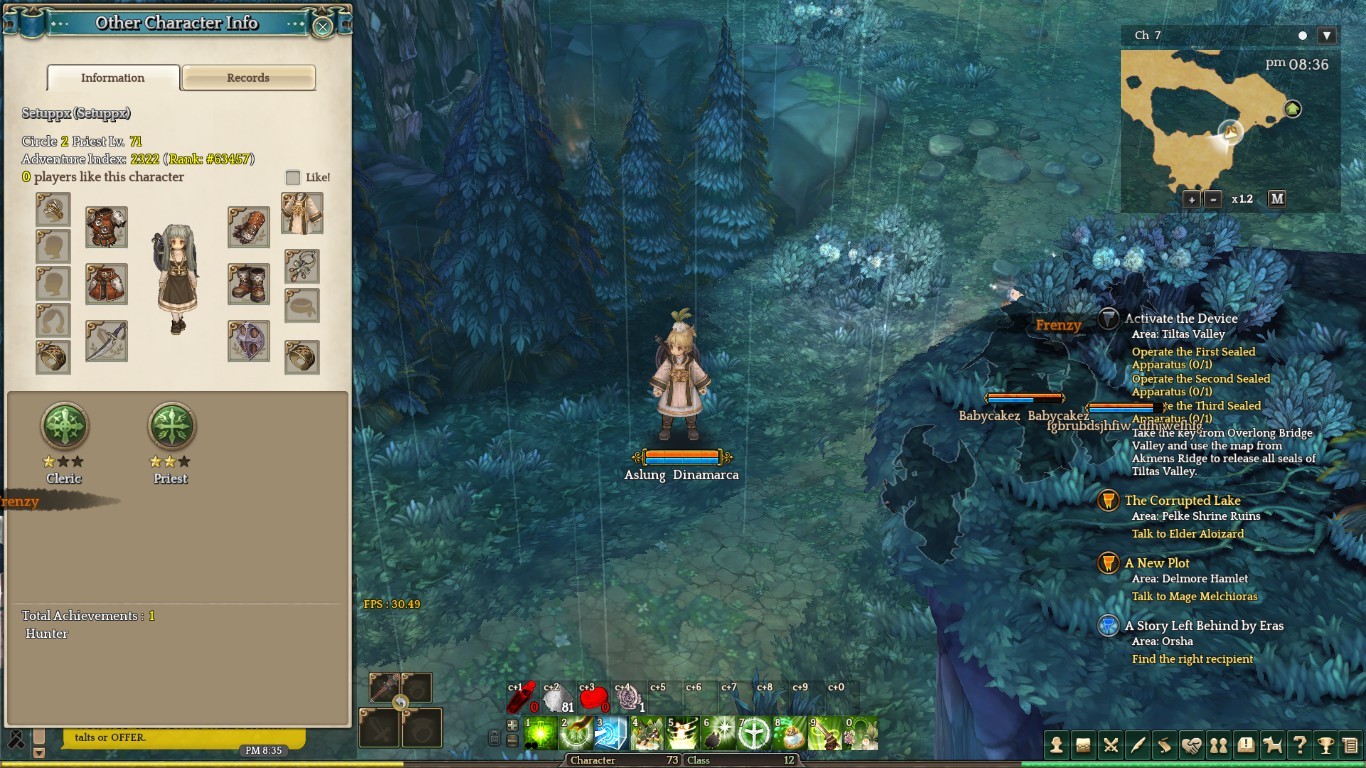Inspect the equipped dagger weapon slot
This screenshot has width=1366, height=768.
pyautogui.click(x=106, y=341)
